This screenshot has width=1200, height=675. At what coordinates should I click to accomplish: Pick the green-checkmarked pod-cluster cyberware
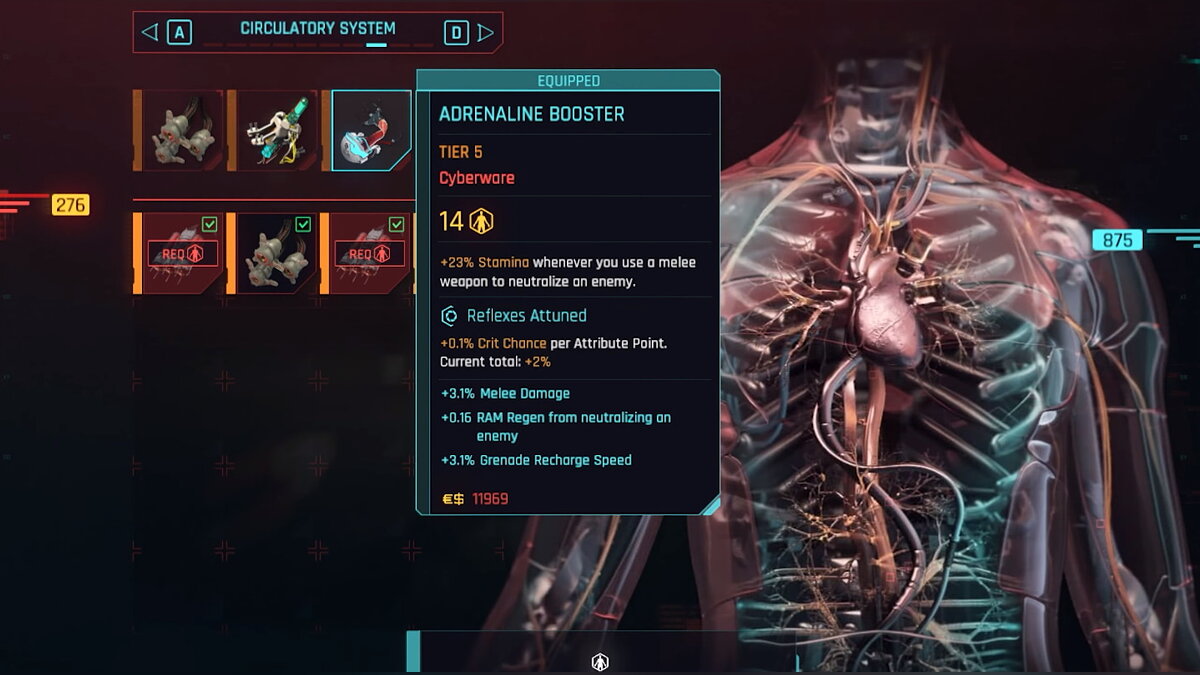click(274, 254)
